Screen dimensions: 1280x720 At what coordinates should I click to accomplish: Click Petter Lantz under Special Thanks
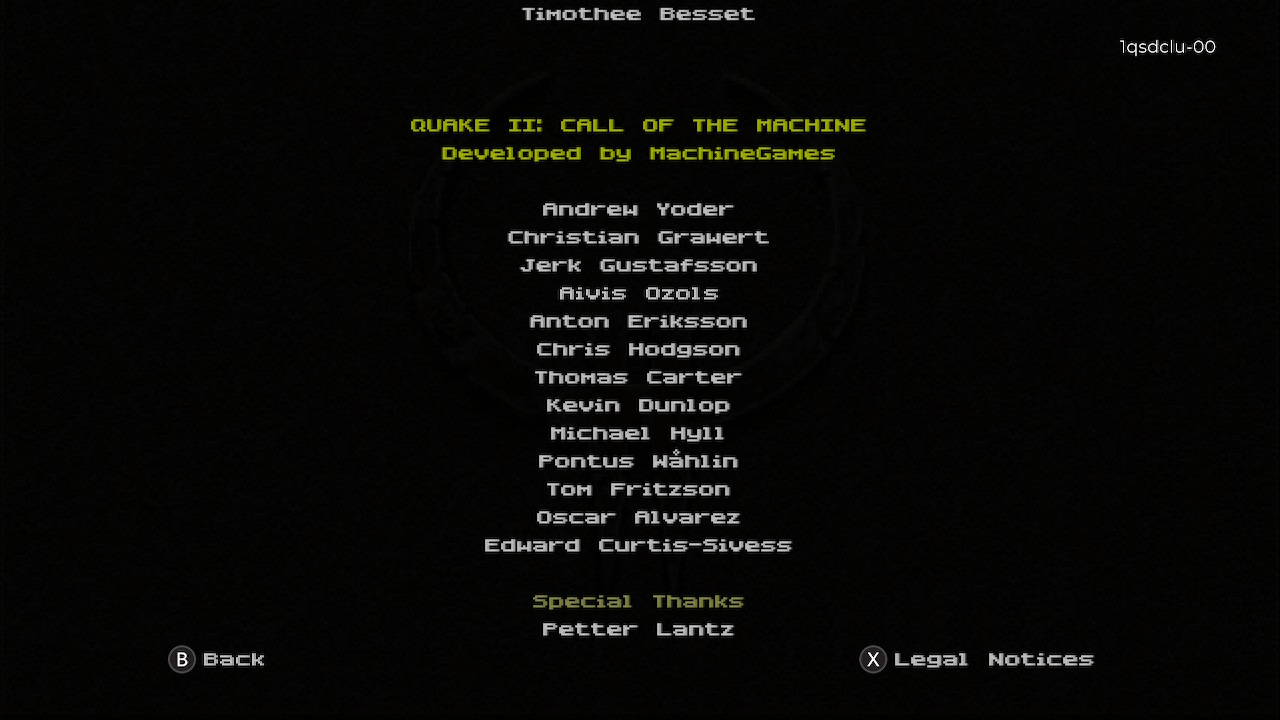tap(638, 629)
